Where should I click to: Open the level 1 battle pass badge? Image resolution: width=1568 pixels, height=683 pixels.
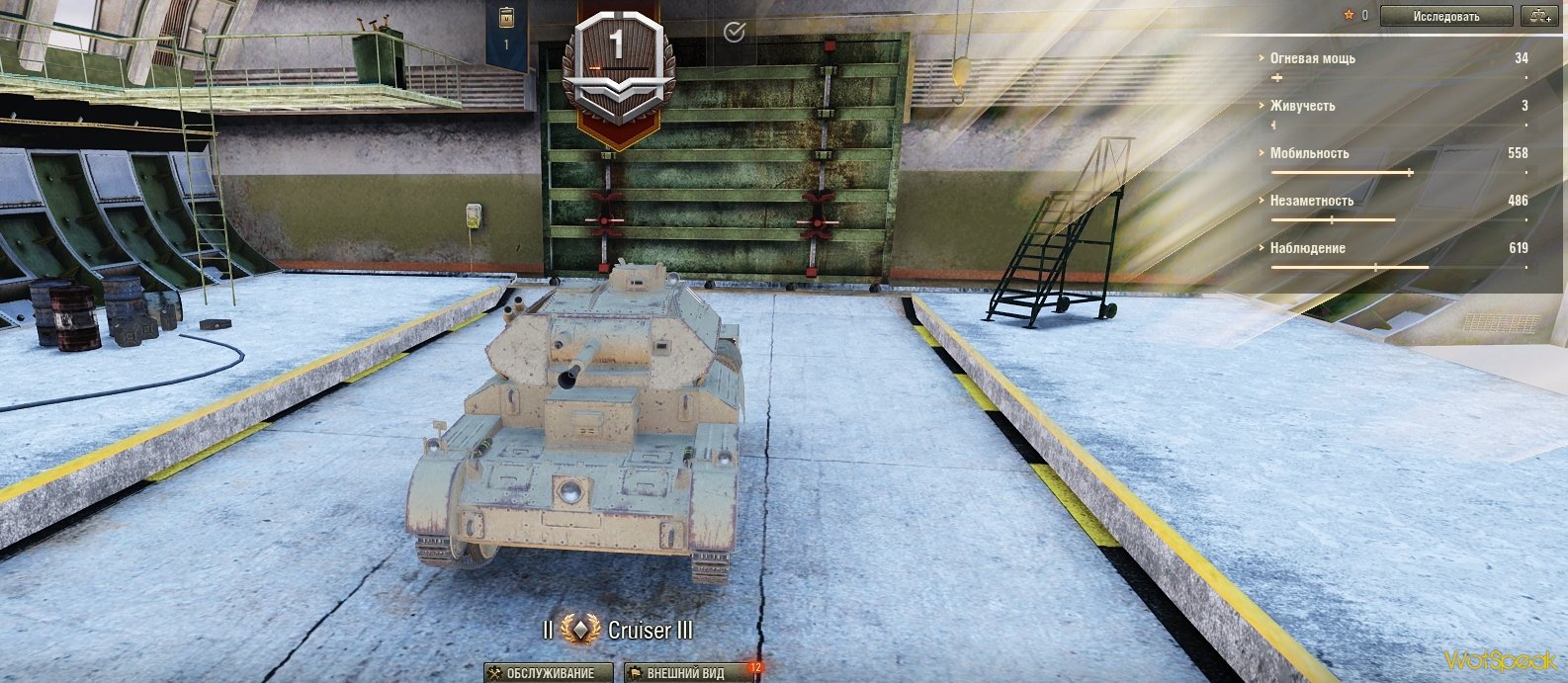click(x=617, y=69)
